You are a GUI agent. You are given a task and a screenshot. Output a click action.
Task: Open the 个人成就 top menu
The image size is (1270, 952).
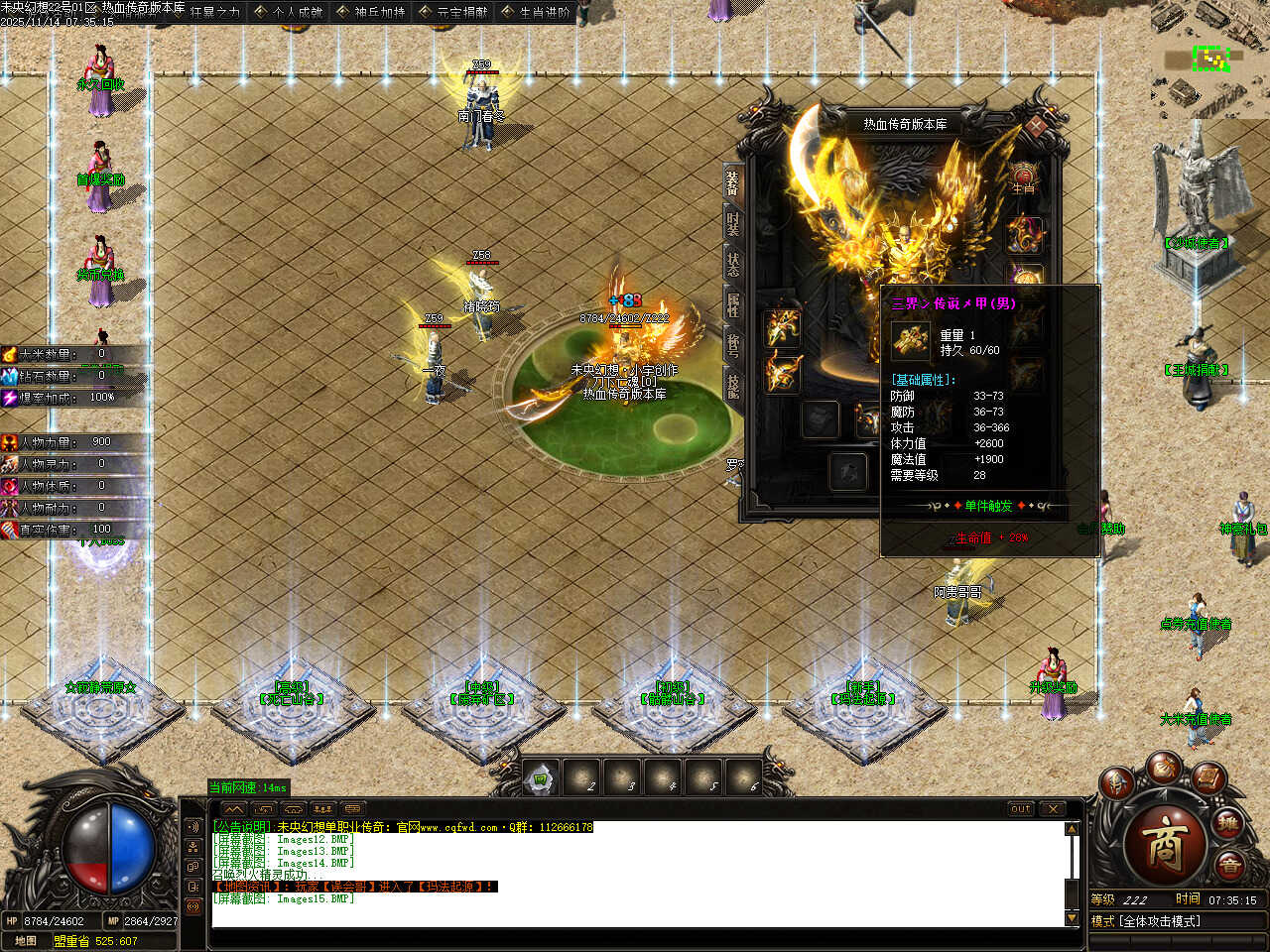[x=289, y=12]
